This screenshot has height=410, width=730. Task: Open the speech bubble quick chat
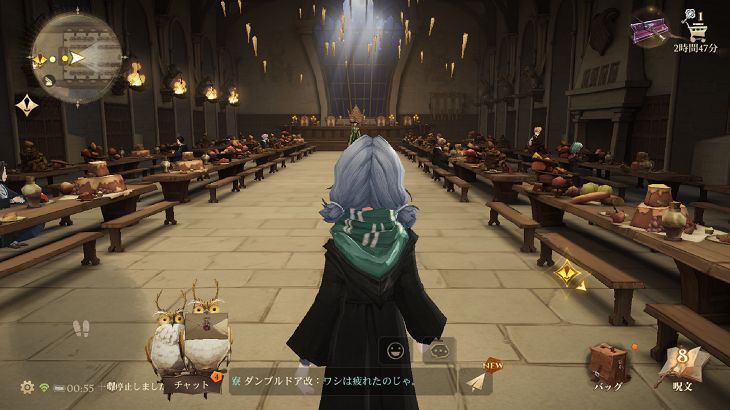tap(437, 351)
